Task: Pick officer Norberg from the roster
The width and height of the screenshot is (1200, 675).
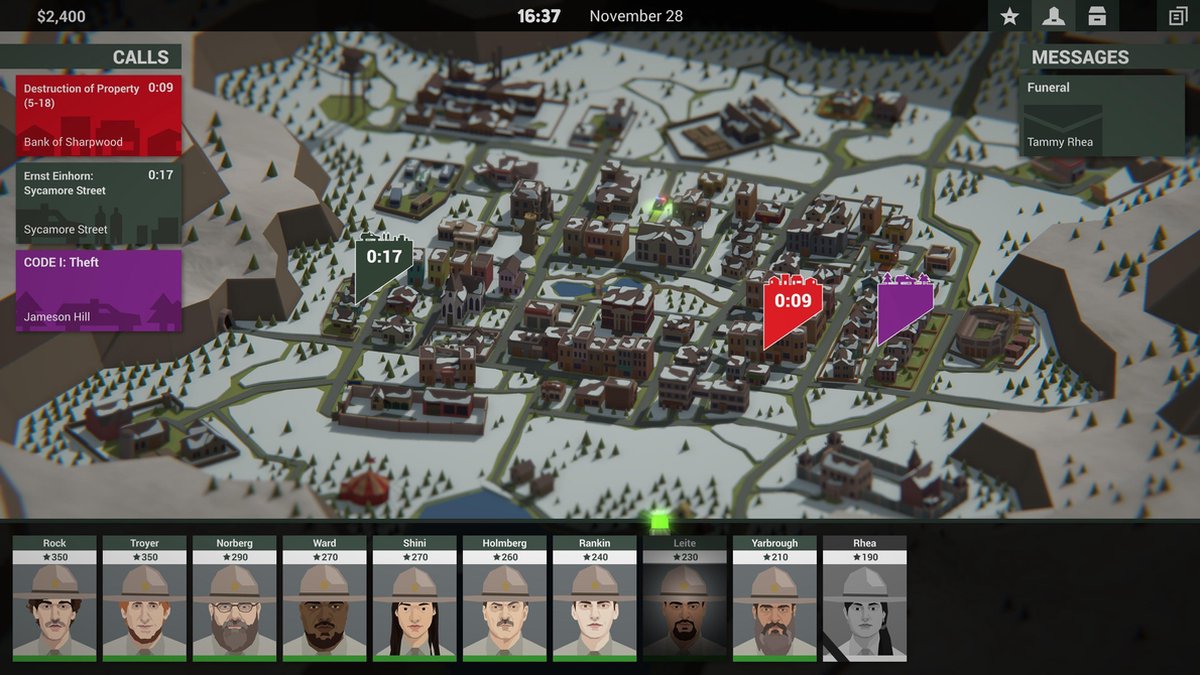Action: coord(235,598)
